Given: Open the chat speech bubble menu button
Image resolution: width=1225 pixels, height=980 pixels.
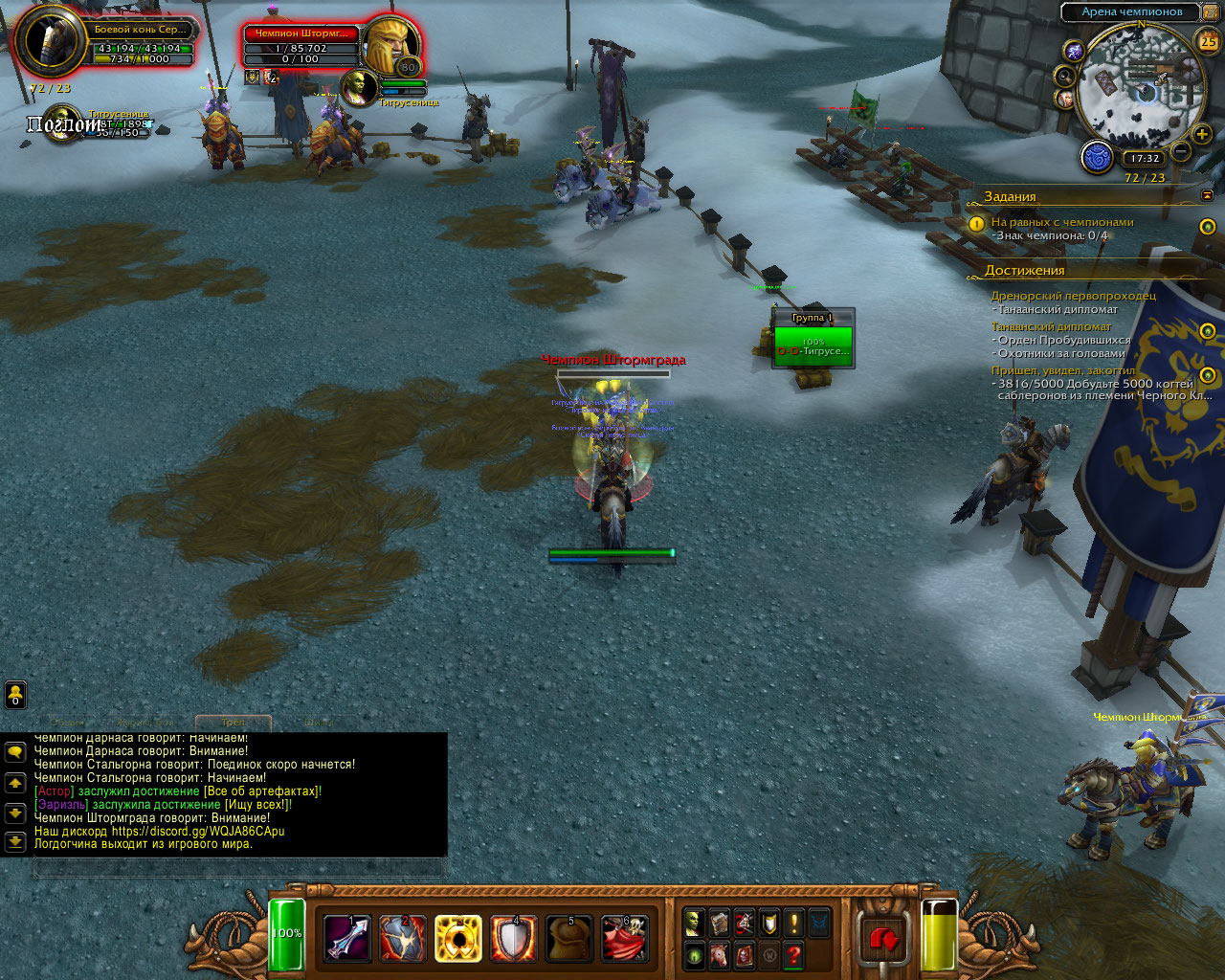Looking at the screenshot, I should (x=15, y=752).
